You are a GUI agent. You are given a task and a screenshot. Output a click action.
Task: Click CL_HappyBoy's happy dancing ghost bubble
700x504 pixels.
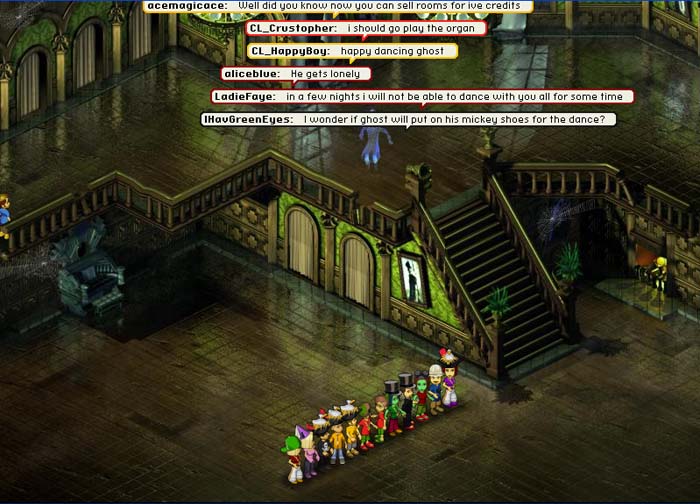click(337, 50)
